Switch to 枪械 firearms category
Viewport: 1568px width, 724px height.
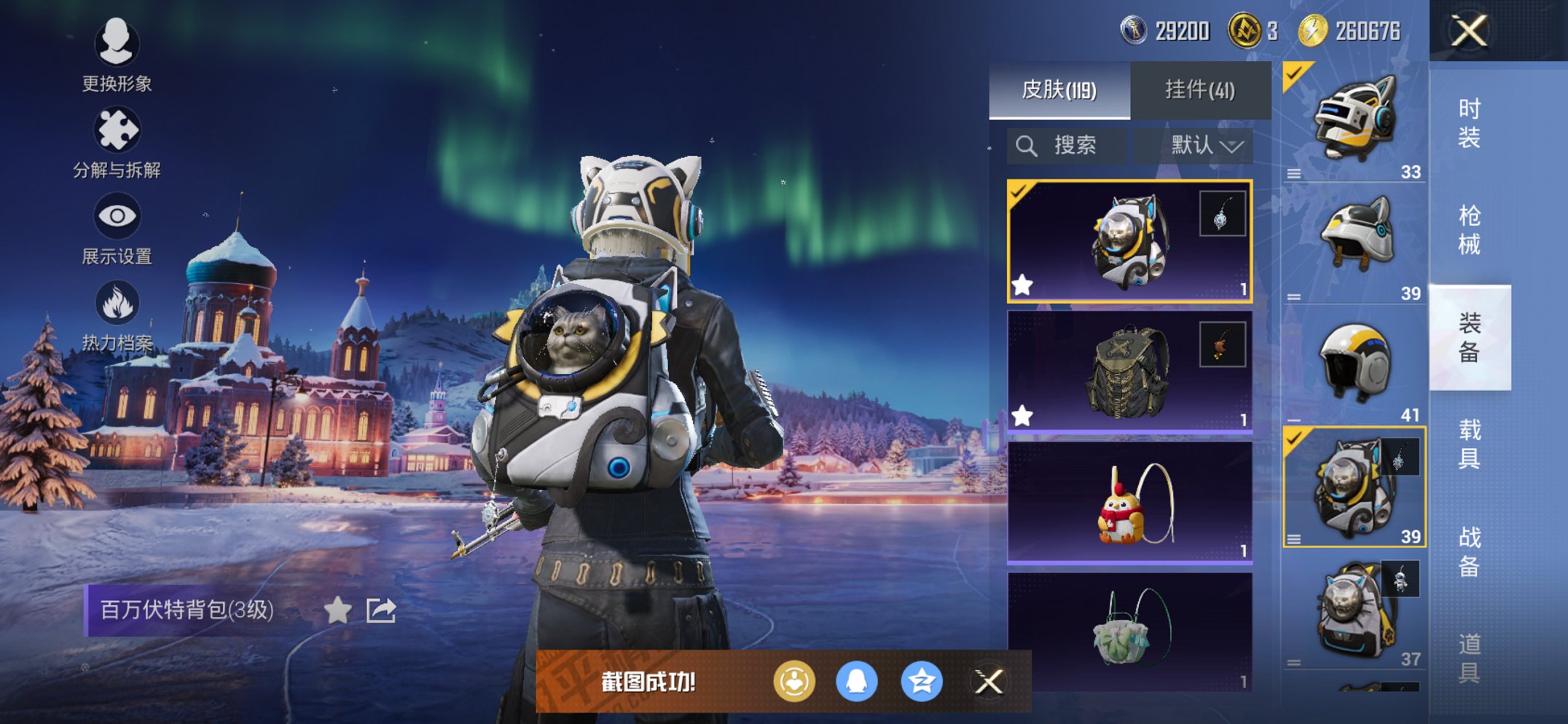[1469, 230]
